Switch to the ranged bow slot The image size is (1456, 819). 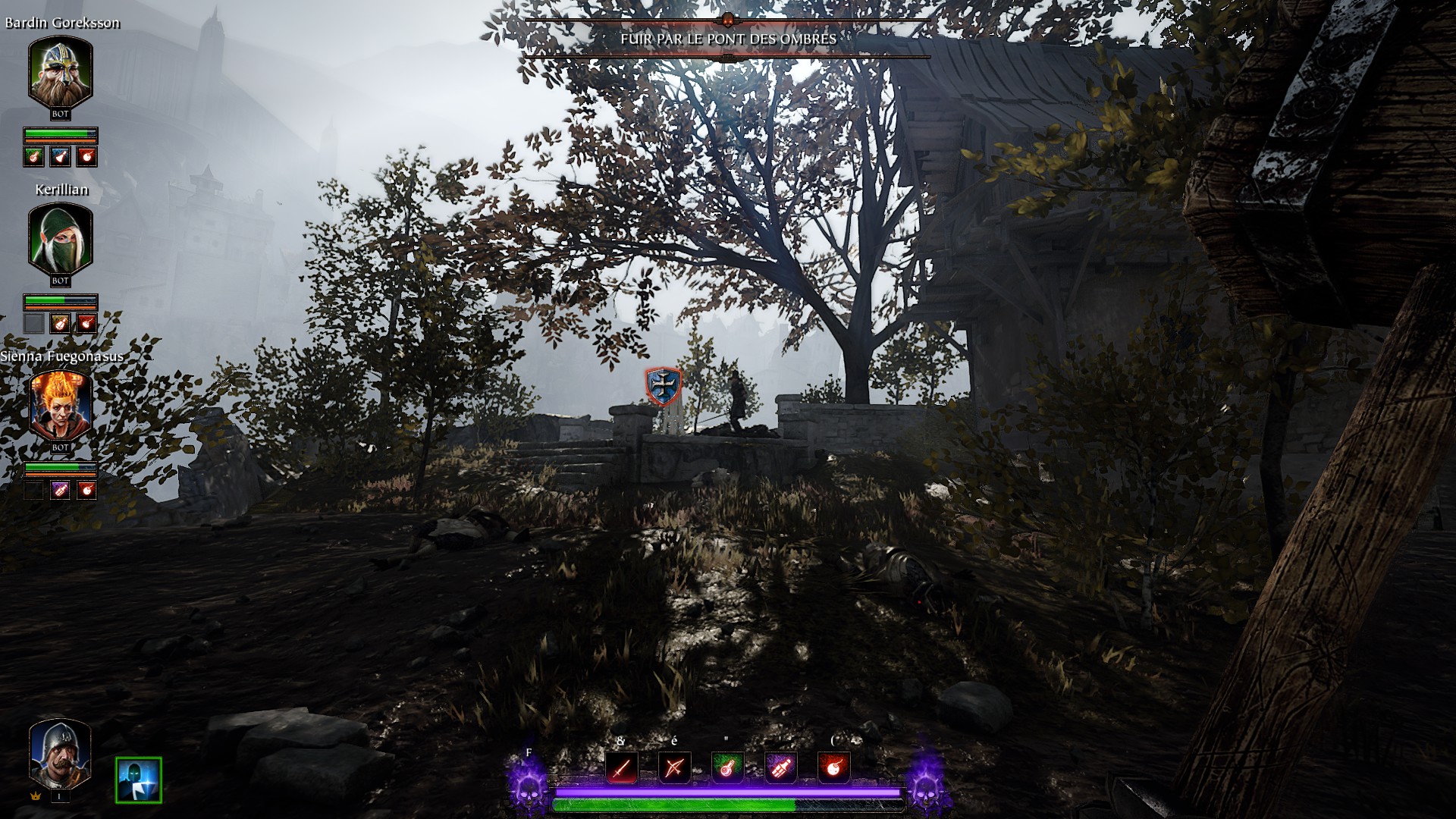[x=674, y=768]
